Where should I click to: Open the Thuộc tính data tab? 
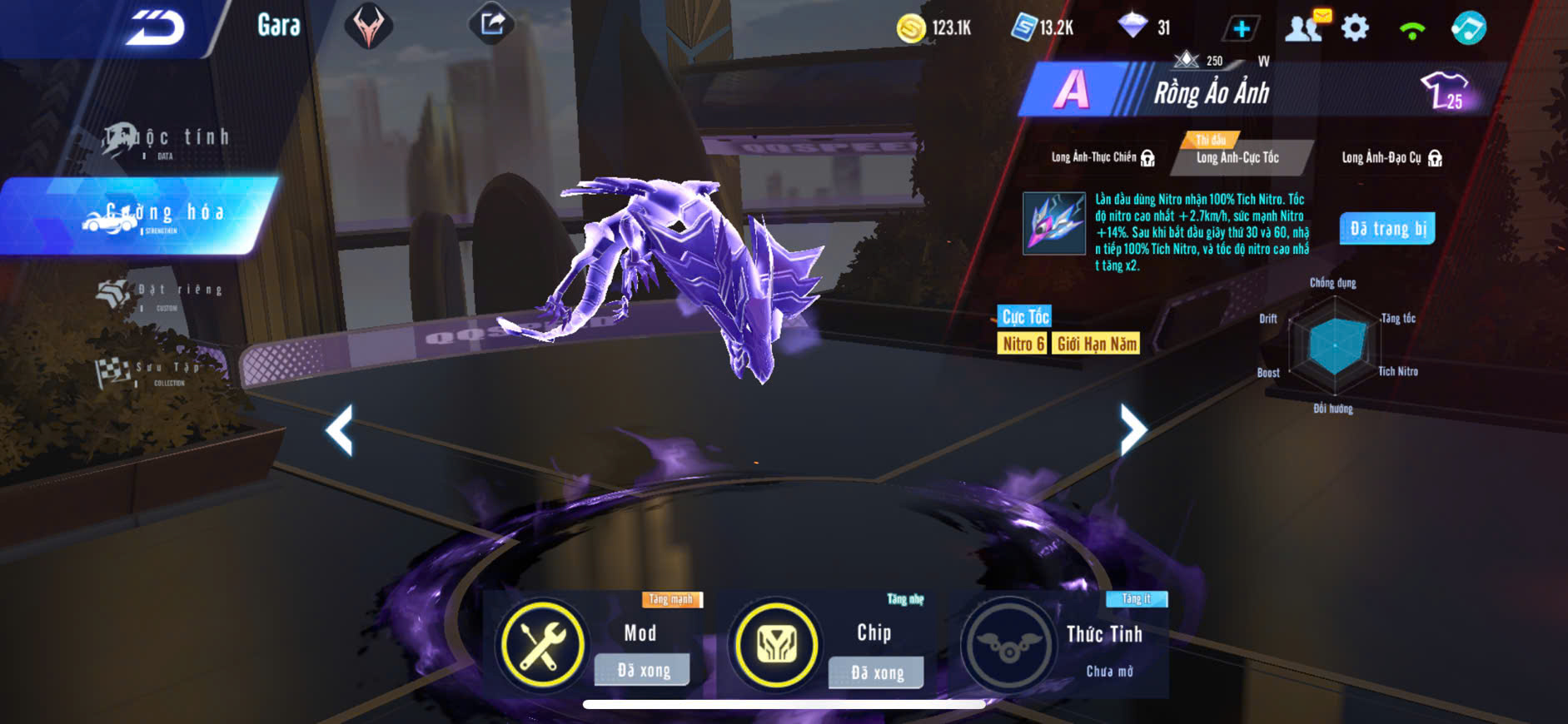pyautogui.click(x=167, y=141)
